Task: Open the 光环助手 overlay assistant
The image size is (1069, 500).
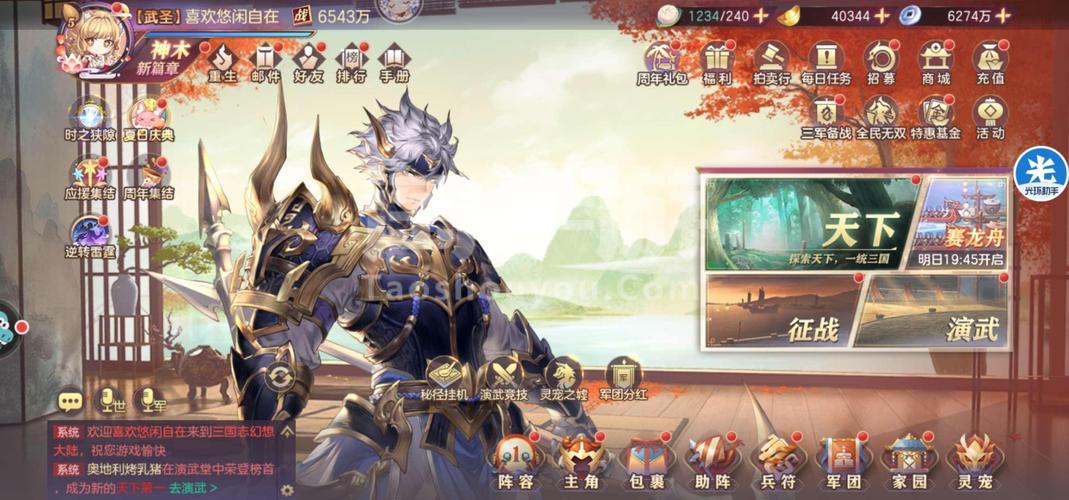Action: tap(1041, 173)
